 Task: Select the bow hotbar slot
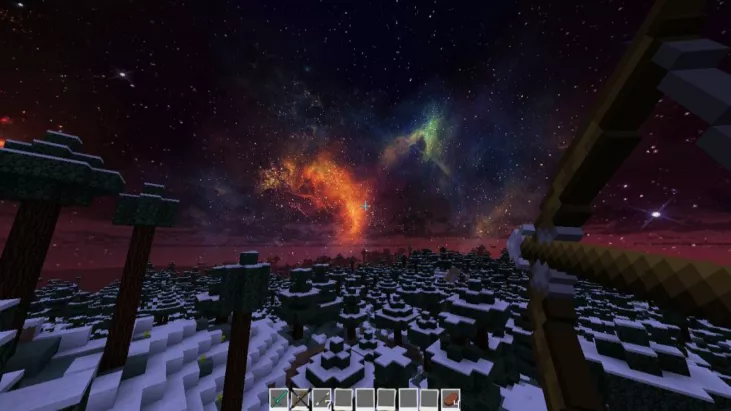pos(299,399)
